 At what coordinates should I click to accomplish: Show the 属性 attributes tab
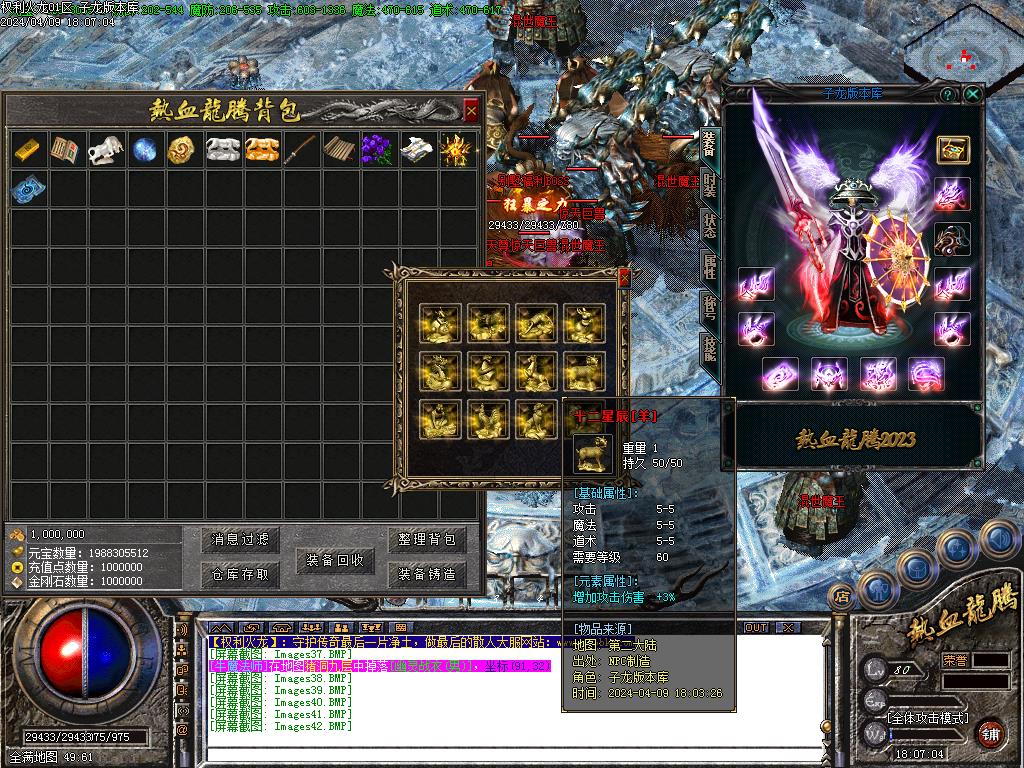tap(709, 266)
